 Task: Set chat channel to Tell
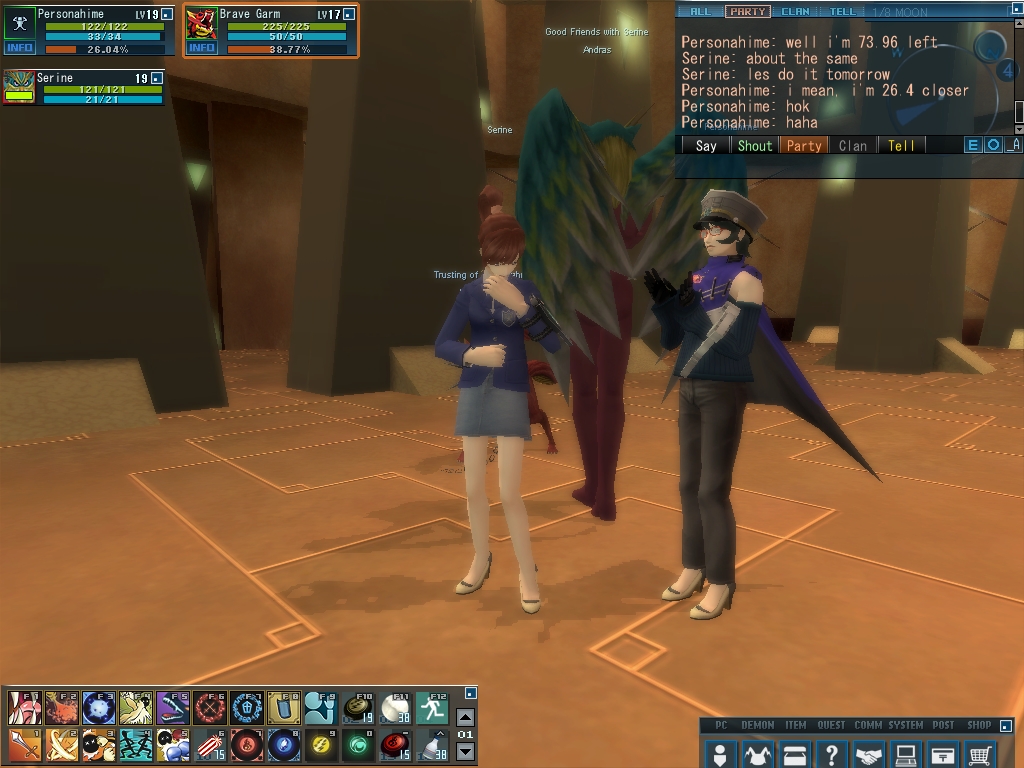tap(901, 145)
